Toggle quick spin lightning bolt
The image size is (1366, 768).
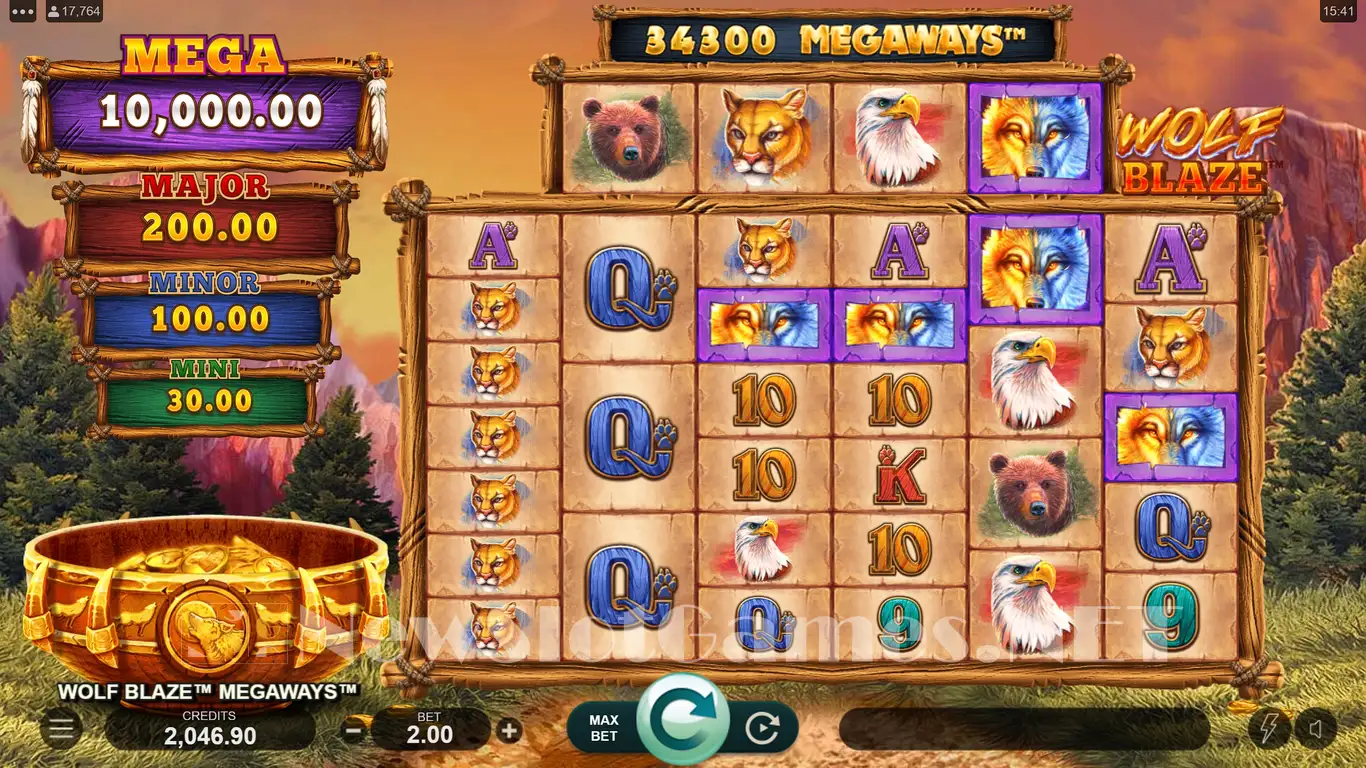coord(1269,728)
